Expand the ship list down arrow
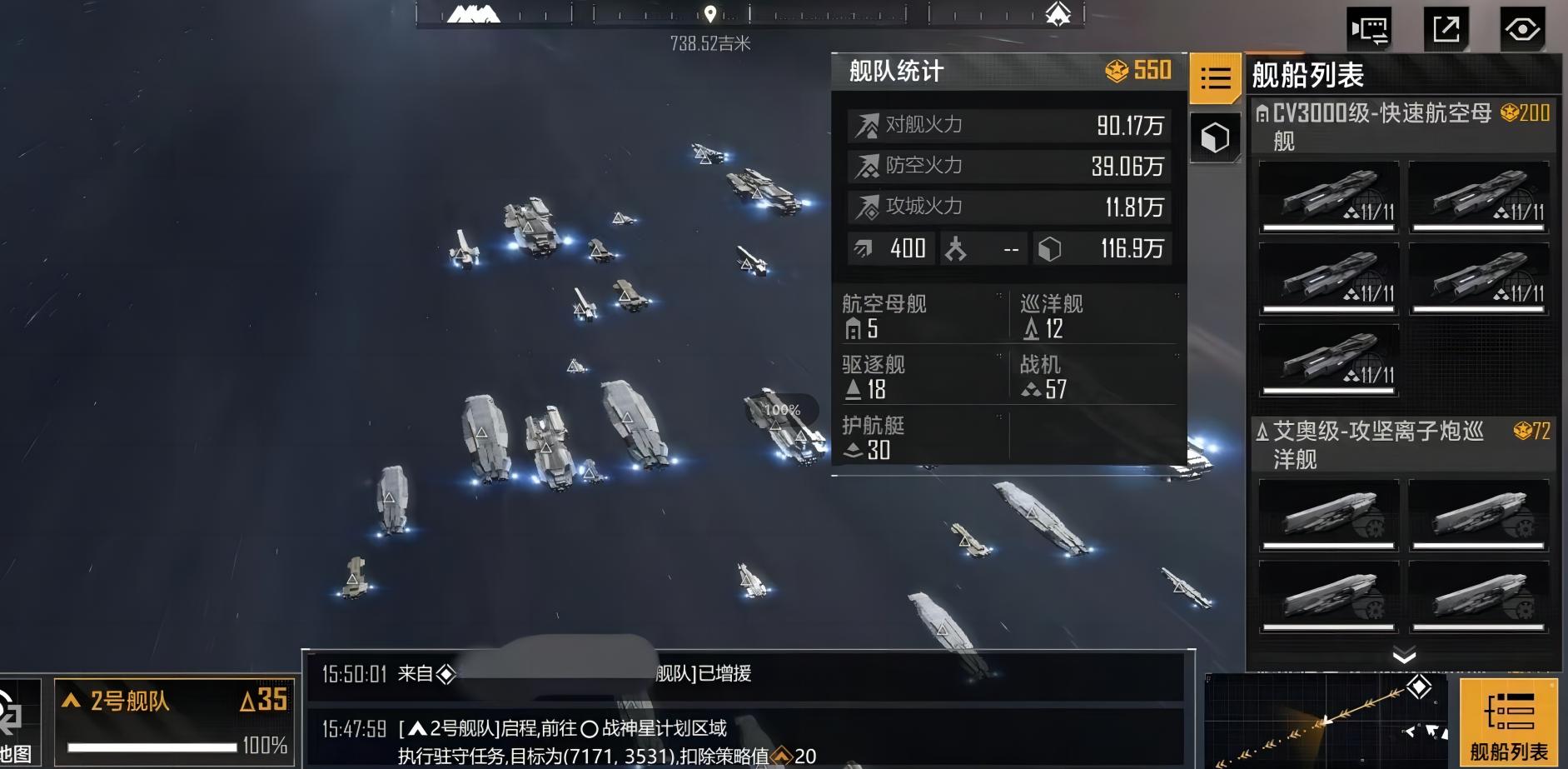This screenshot has height=769, width=1568. point(1404,656)
